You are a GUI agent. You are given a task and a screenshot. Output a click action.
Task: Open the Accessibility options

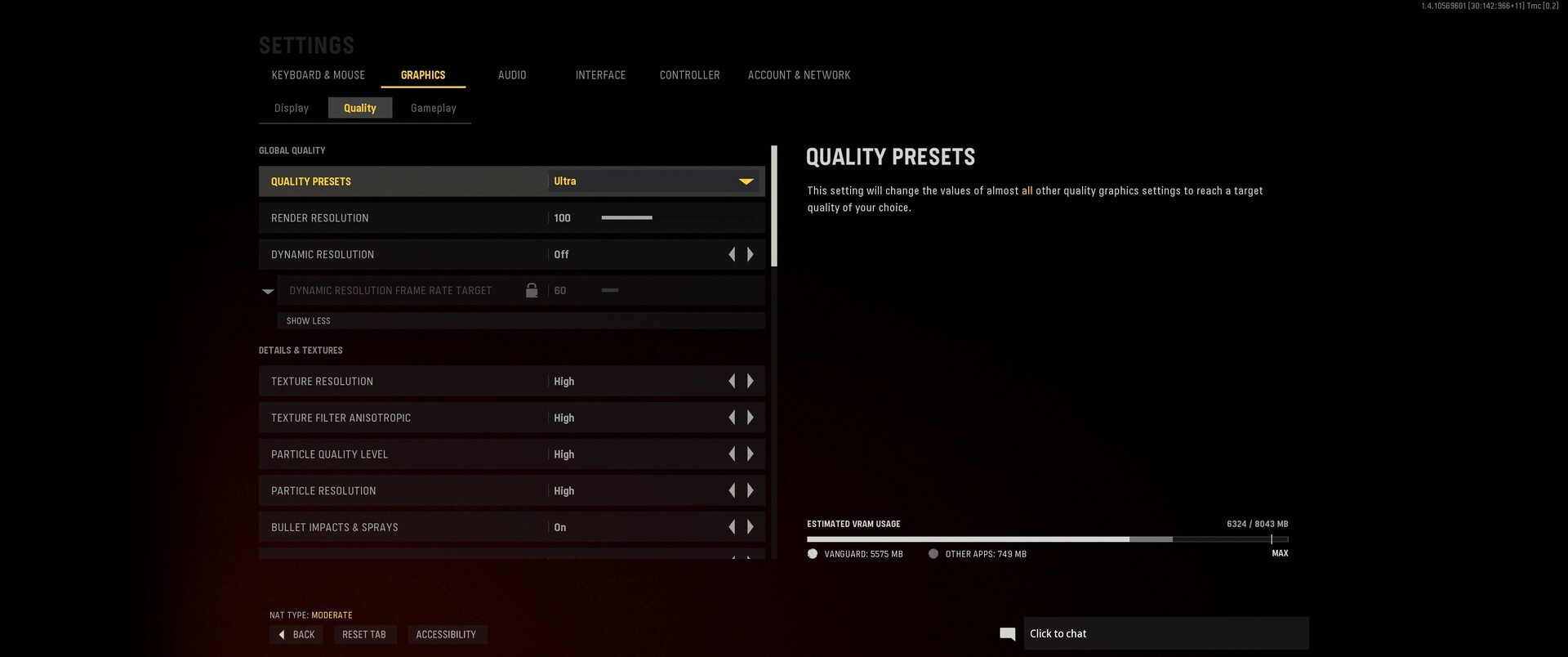click(x=446, y=635)
